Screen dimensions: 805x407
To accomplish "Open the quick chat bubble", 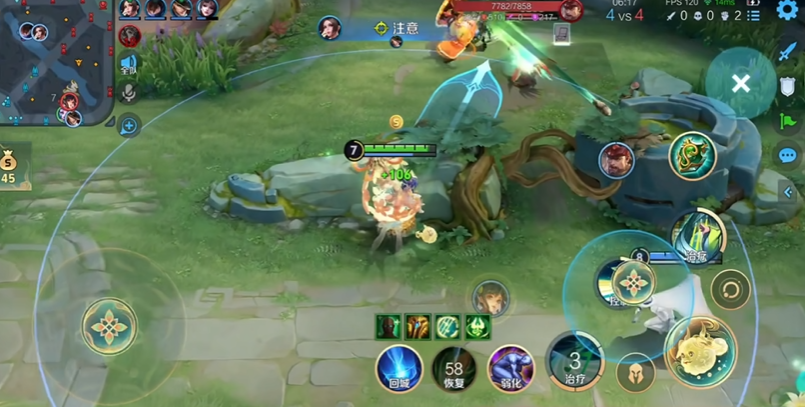I will pos(788,155).
